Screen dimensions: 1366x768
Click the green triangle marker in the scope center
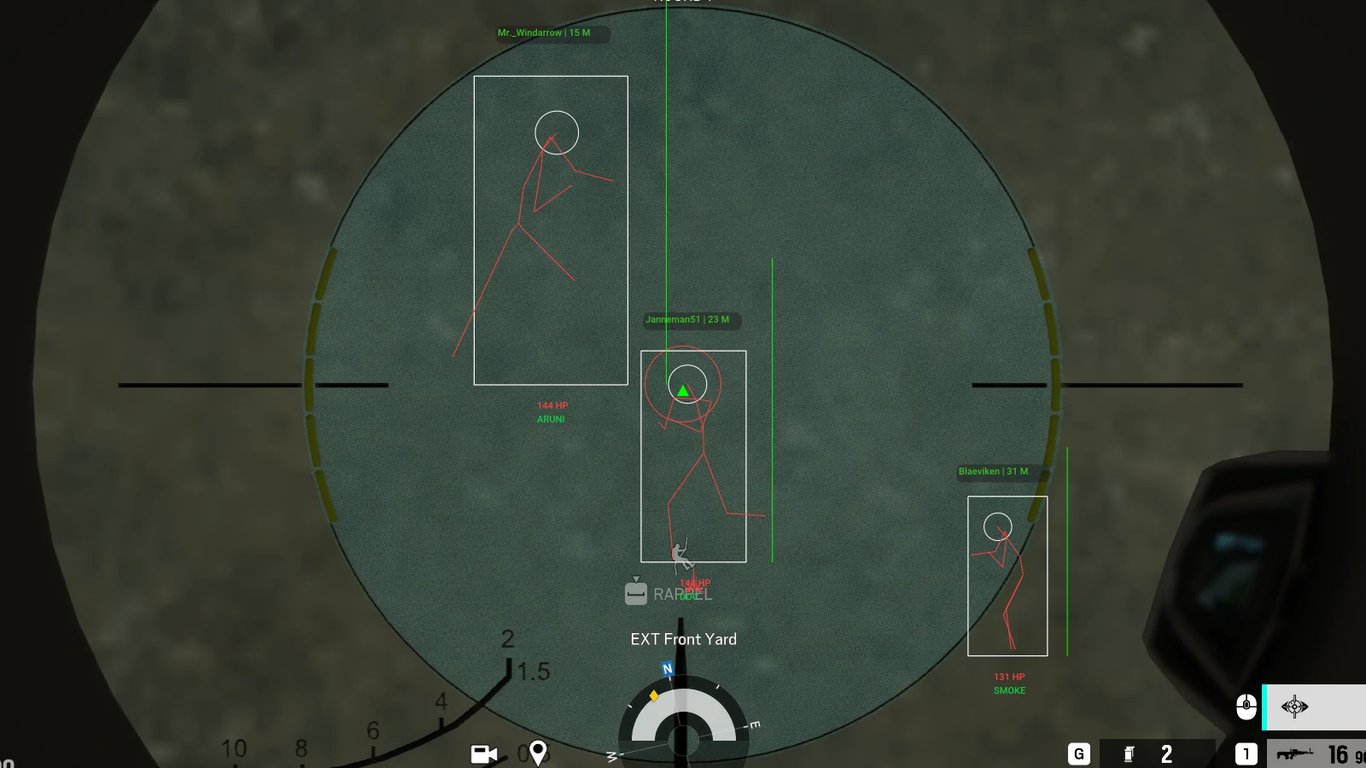point(683,390)
